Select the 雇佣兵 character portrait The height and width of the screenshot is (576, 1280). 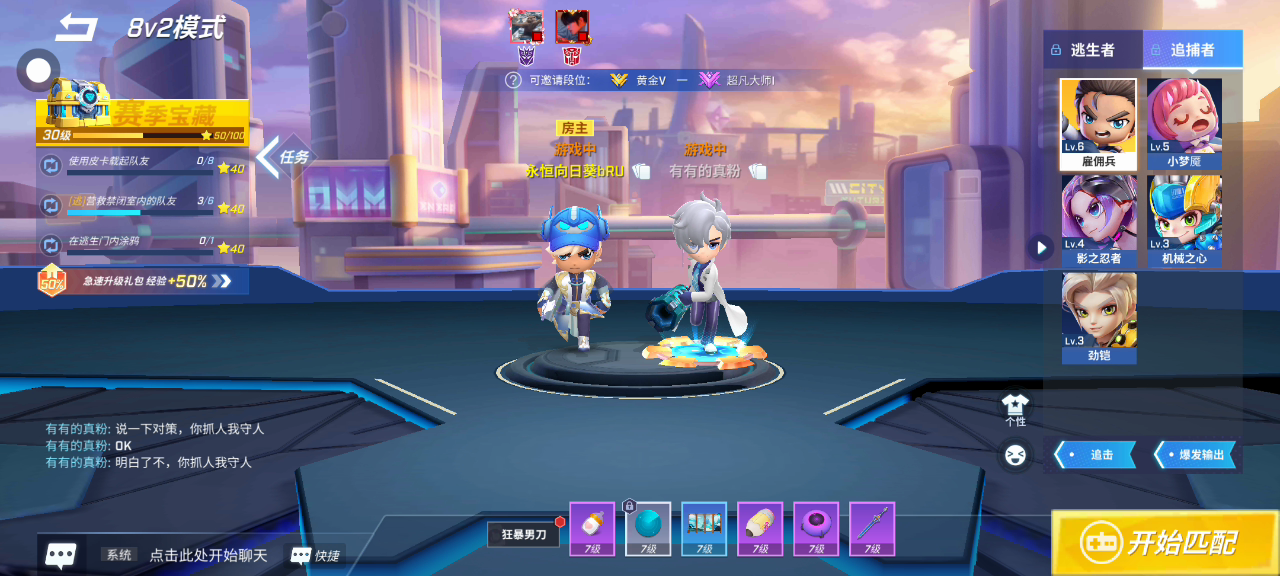point(1098,123)
